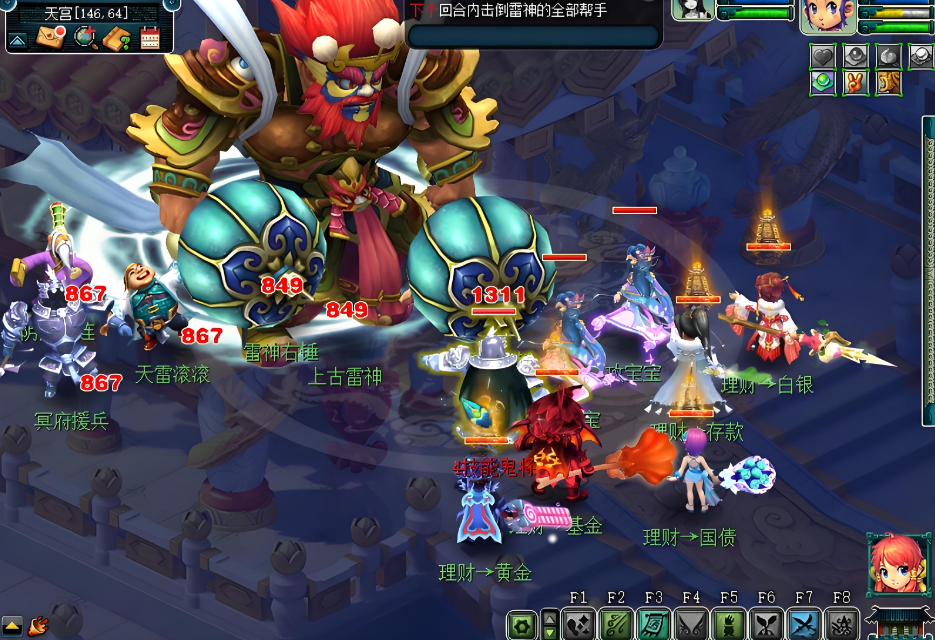Open the help book with question mark
The height and width of the screenshot is (640, 935).
click(117, 39)
